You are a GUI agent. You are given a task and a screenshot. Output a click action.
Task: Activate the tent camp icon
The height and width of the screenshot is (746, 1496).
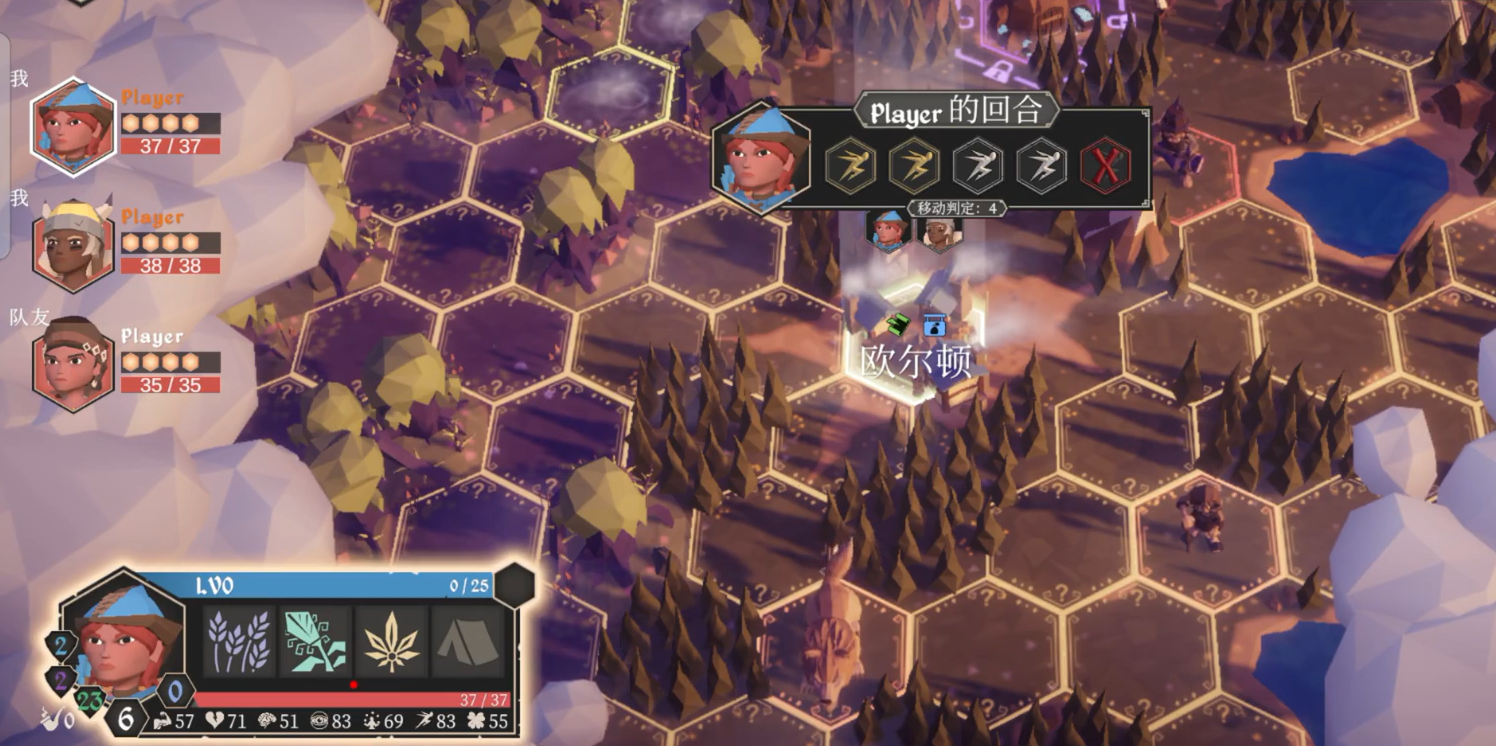467,641
